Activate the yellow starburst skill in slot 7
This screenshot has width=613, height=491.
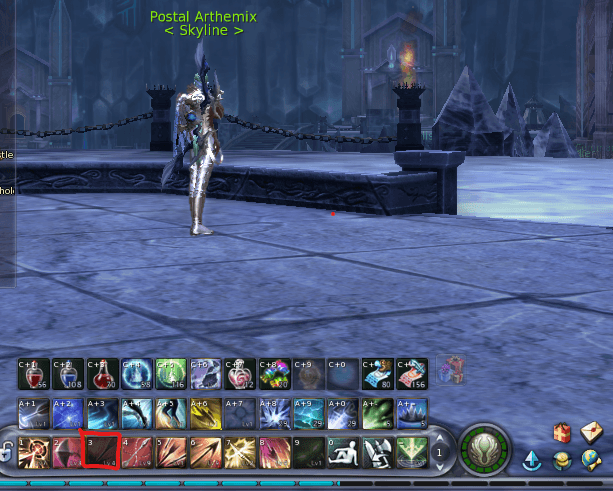click(x=239, y=453)
